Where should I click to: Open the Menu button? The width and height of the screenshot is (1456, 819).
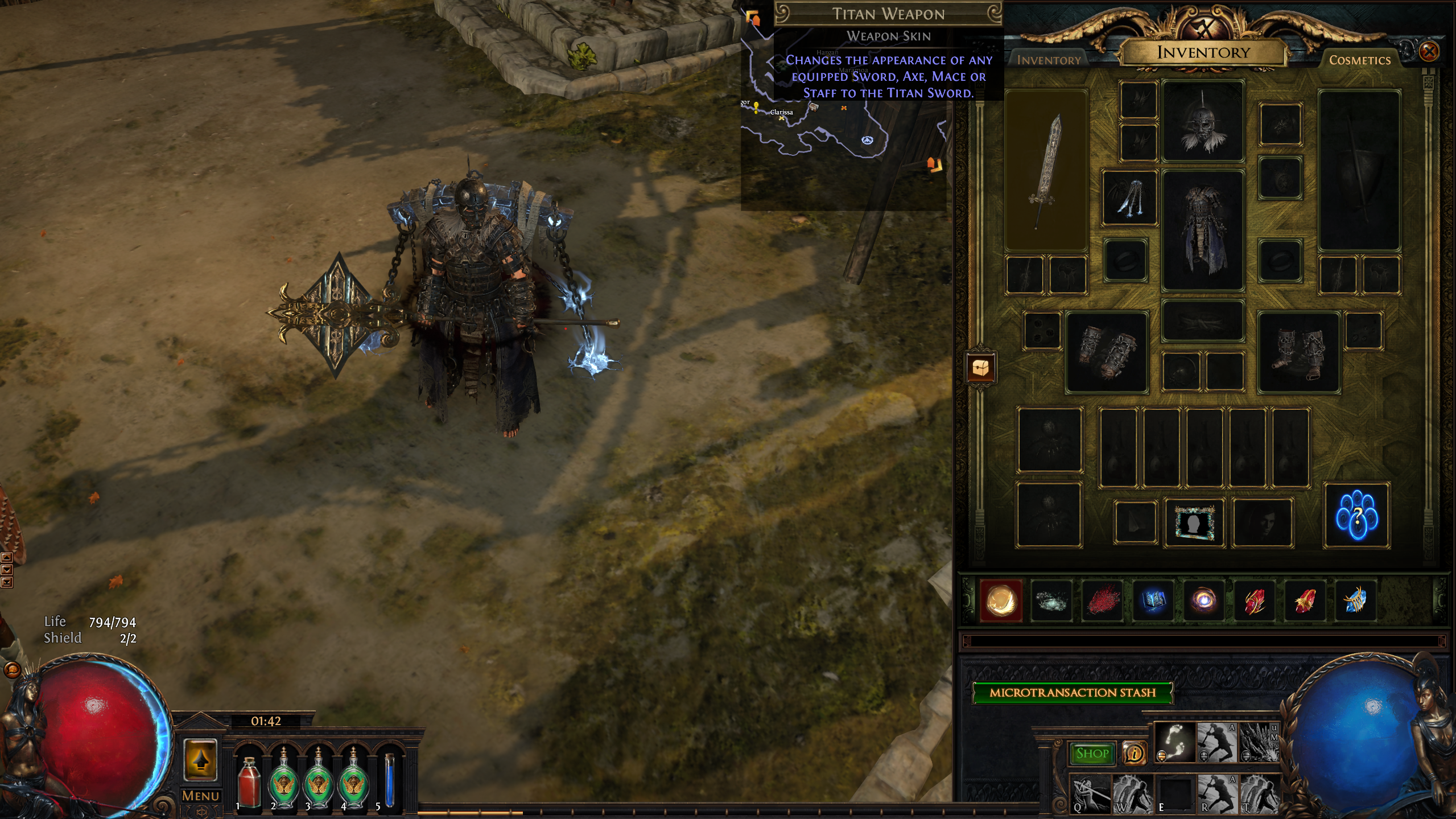[200, 796]
